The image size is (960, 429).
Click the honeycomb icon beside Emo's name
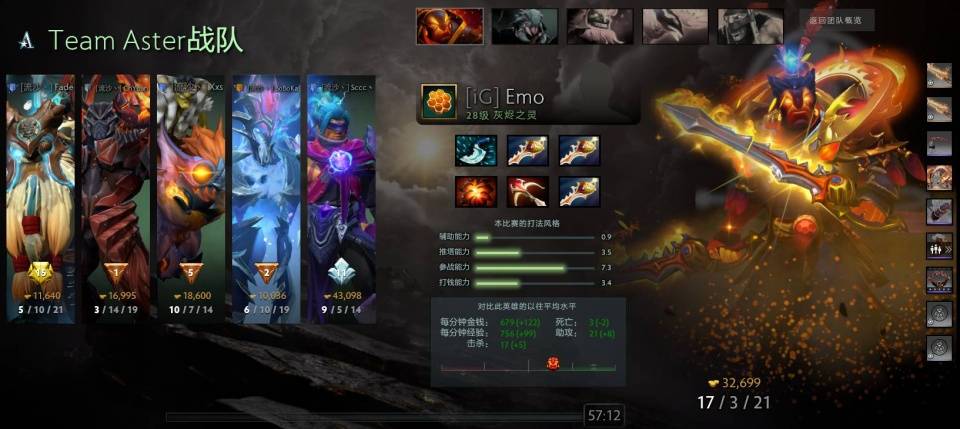437,103
